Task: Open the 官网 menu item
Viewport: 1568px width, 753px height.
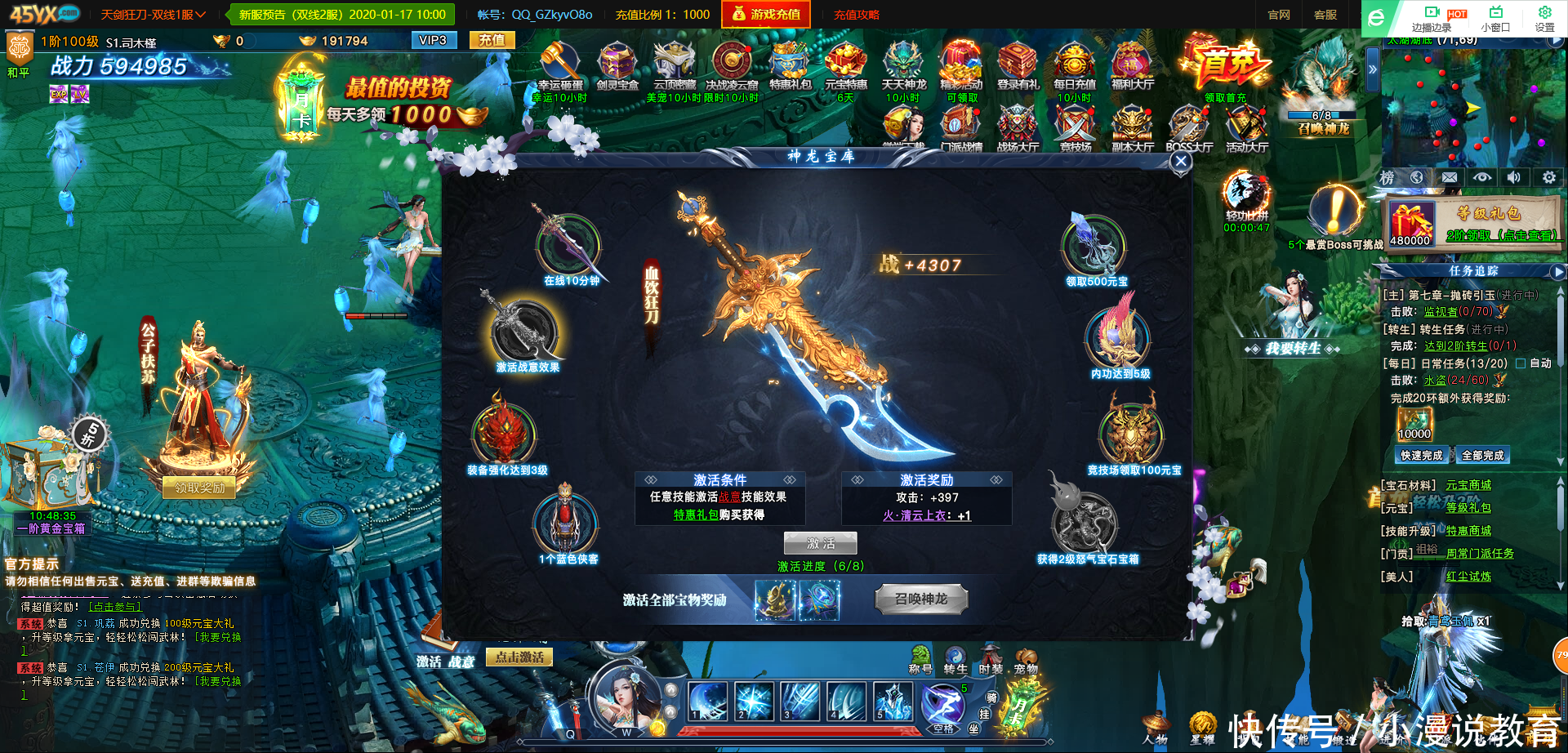Action: (1279, 14)
